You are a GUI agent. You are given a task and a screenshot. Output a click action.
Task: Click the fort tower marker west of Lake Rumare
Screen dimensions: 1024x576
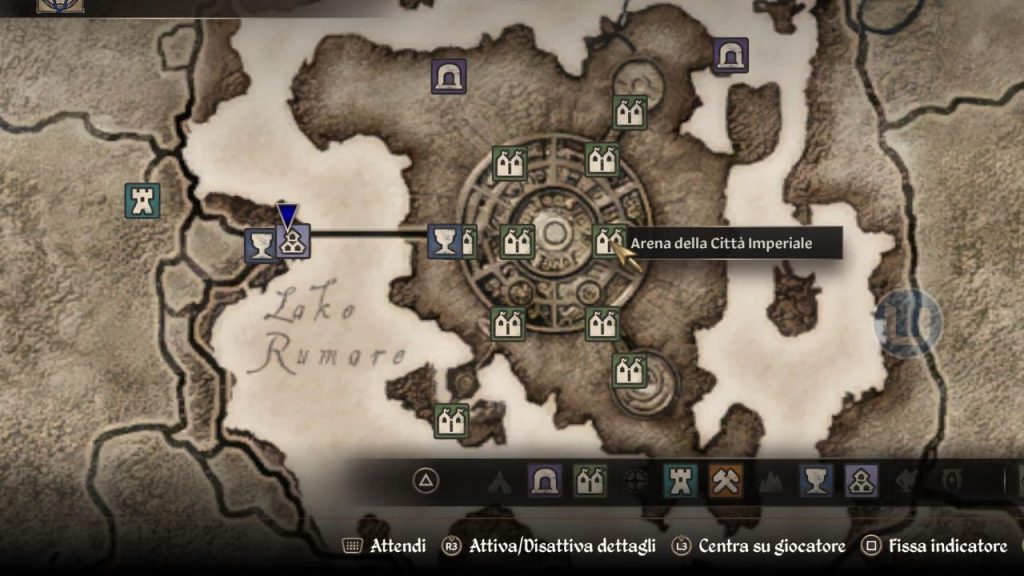(142, 201)
